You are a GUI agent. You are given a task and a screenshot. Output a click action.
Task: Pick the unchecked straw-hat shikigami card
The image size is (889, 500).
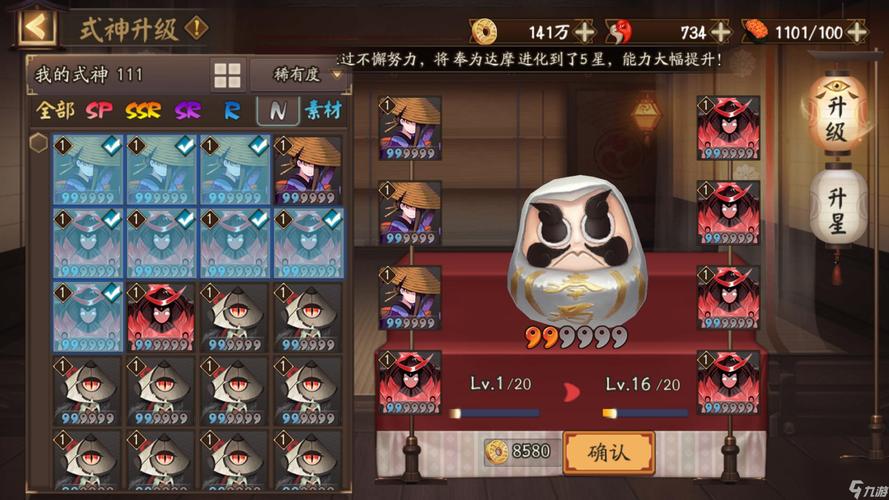pyautogui.click(x=308, y=170)
